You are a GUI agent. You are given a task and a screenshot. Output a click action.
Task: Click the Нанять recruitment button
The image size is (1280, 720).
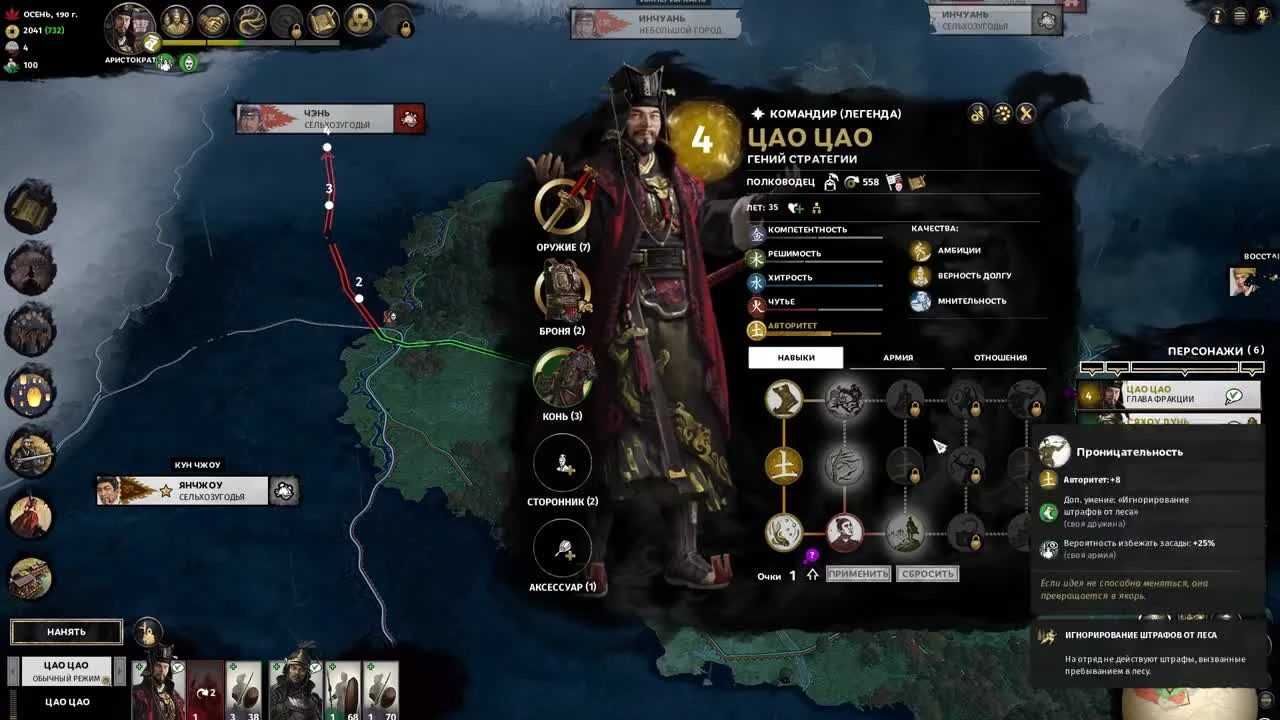[66, 631]
